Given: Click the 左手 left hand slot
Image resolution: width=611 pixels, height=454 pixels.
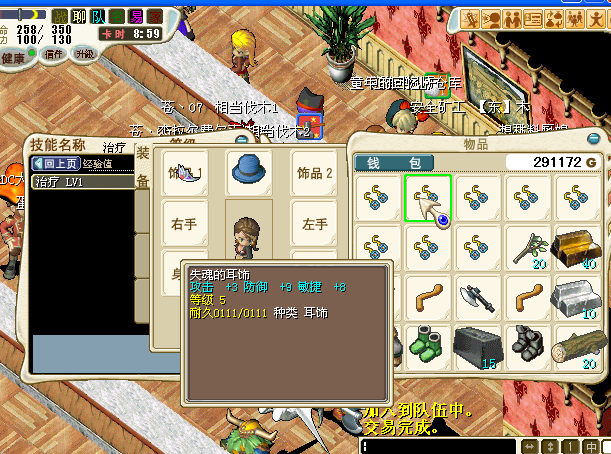Looking at the screenshot, I should coord(316,225).
